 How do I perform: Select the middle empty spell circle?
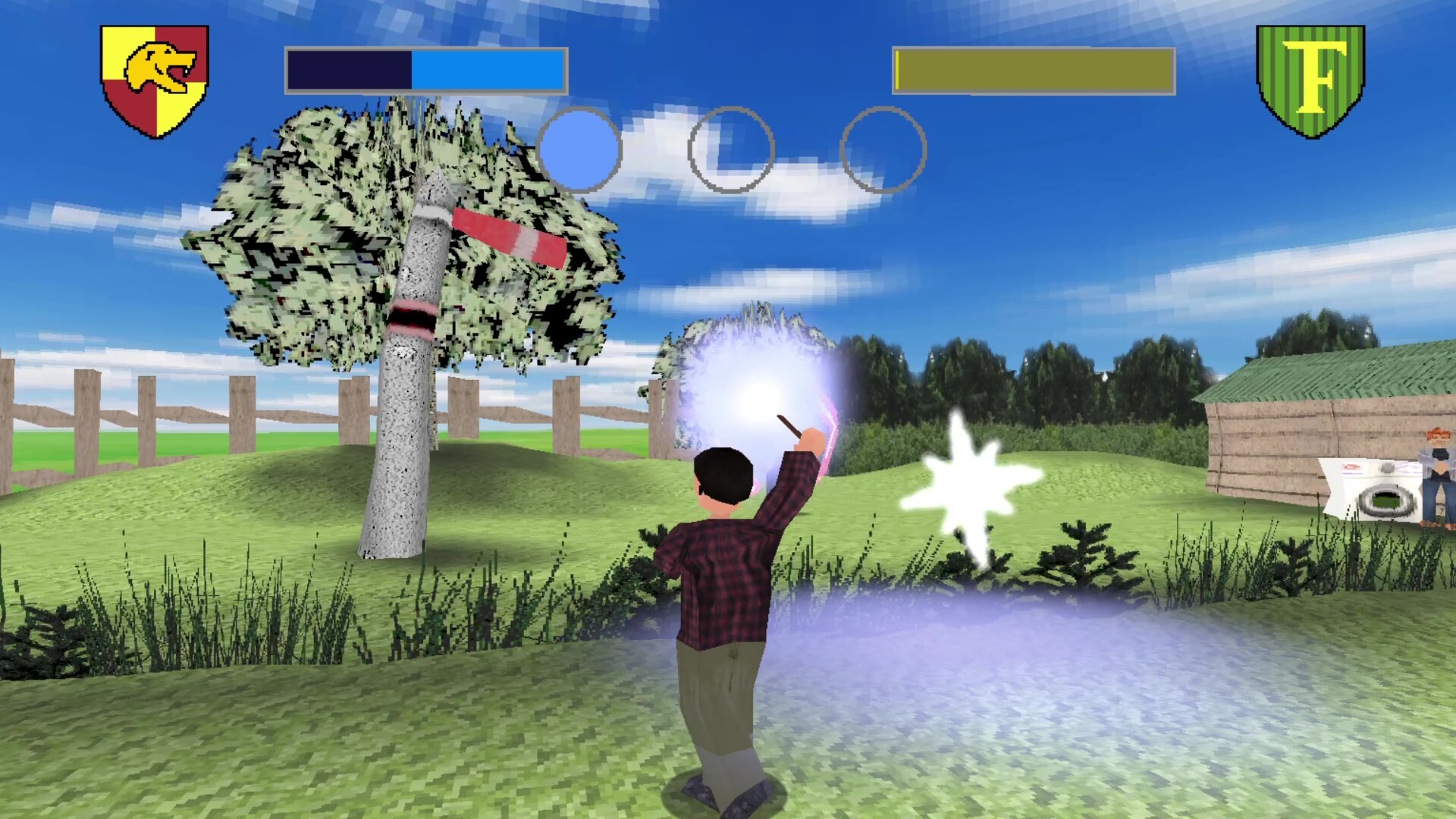pos(730,149)
